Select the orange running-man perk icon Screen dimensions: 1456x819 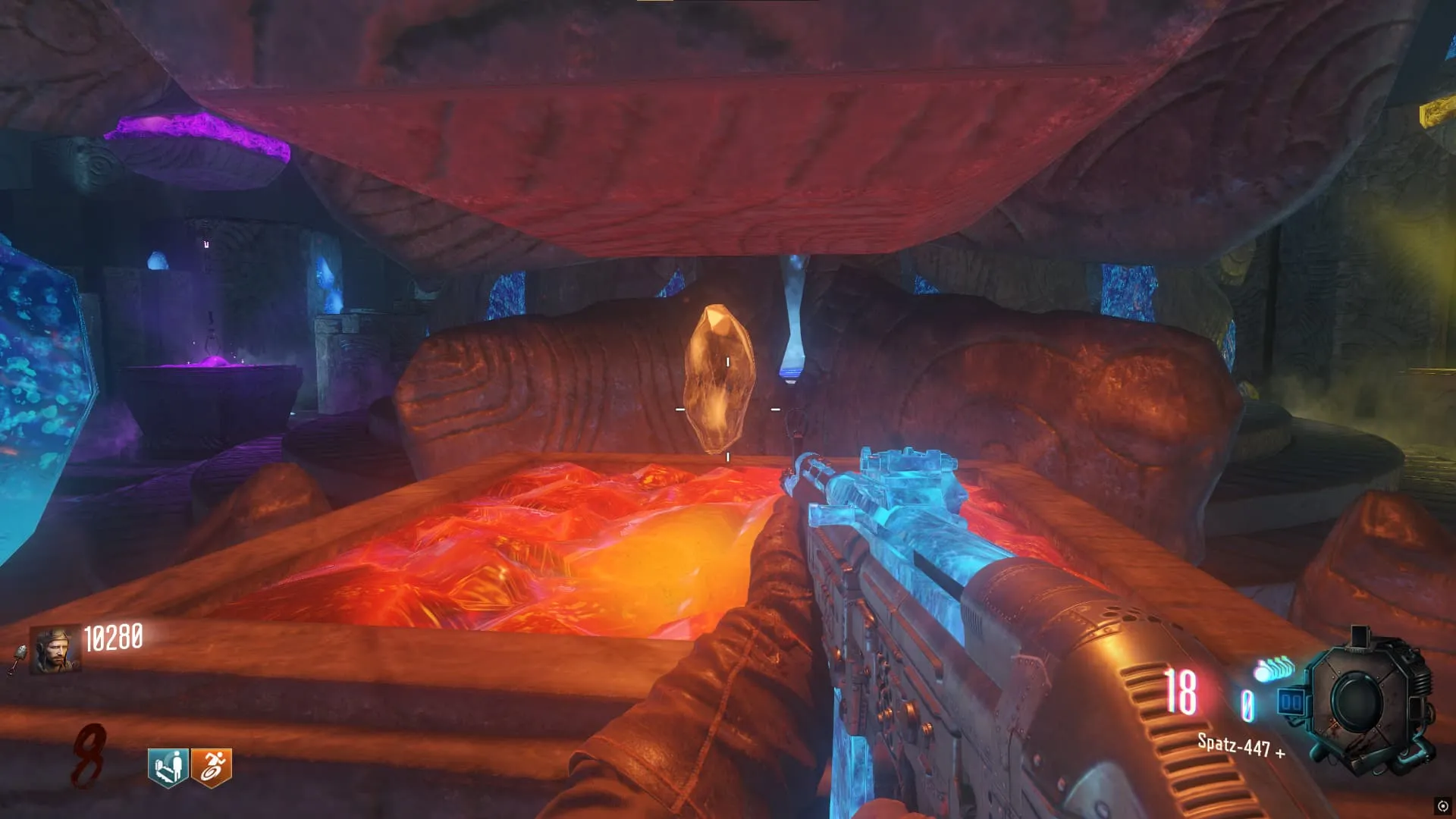[212, 767]
